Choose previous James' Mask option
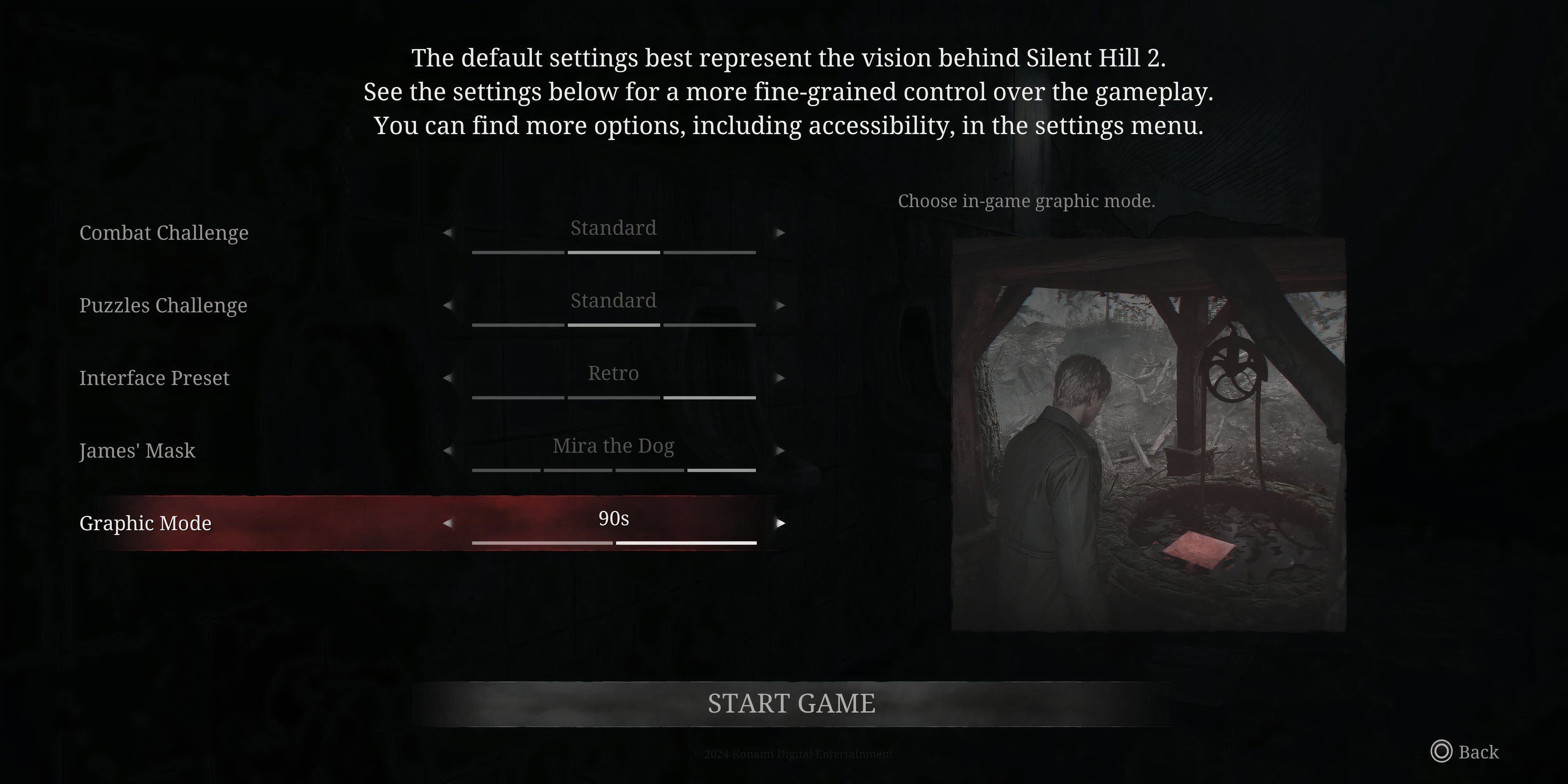This screenshot has width=1568, height=784. click(447, 451)
